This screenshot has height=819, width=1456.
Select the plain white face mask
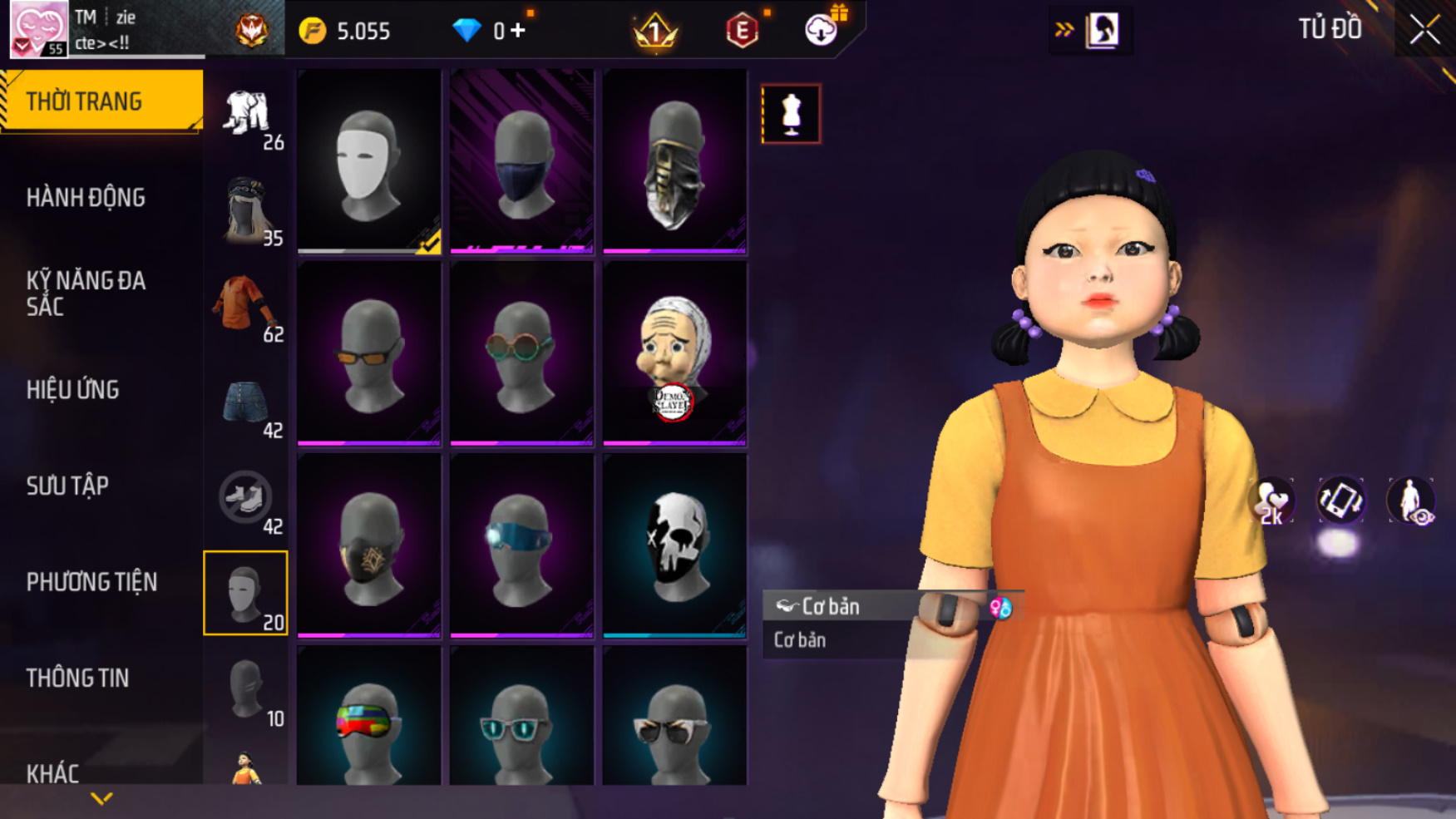coord(368,161)
